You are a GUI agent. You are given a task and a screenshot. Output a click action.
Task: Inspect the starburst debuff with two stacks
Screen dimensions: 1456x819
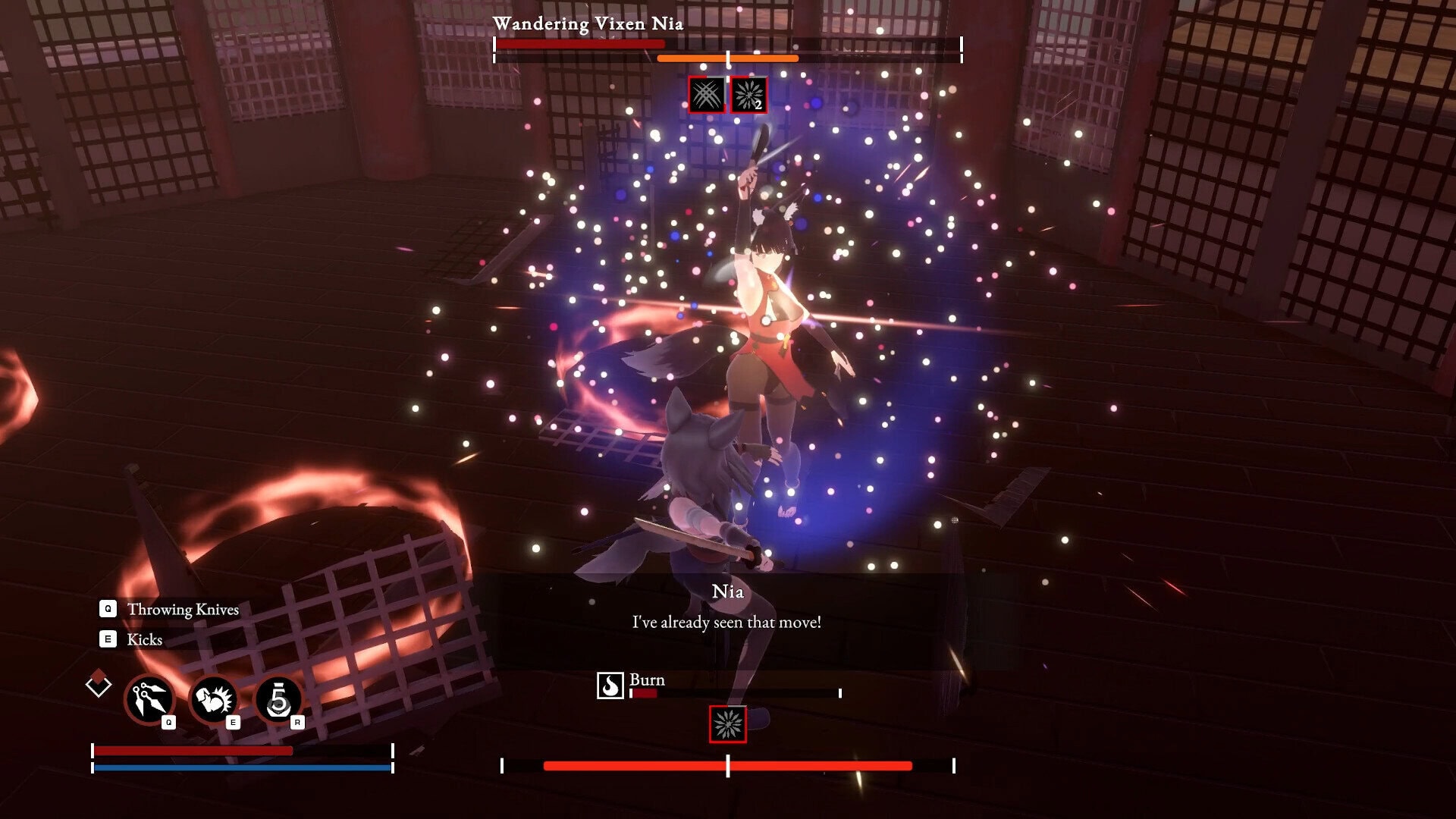748,95
